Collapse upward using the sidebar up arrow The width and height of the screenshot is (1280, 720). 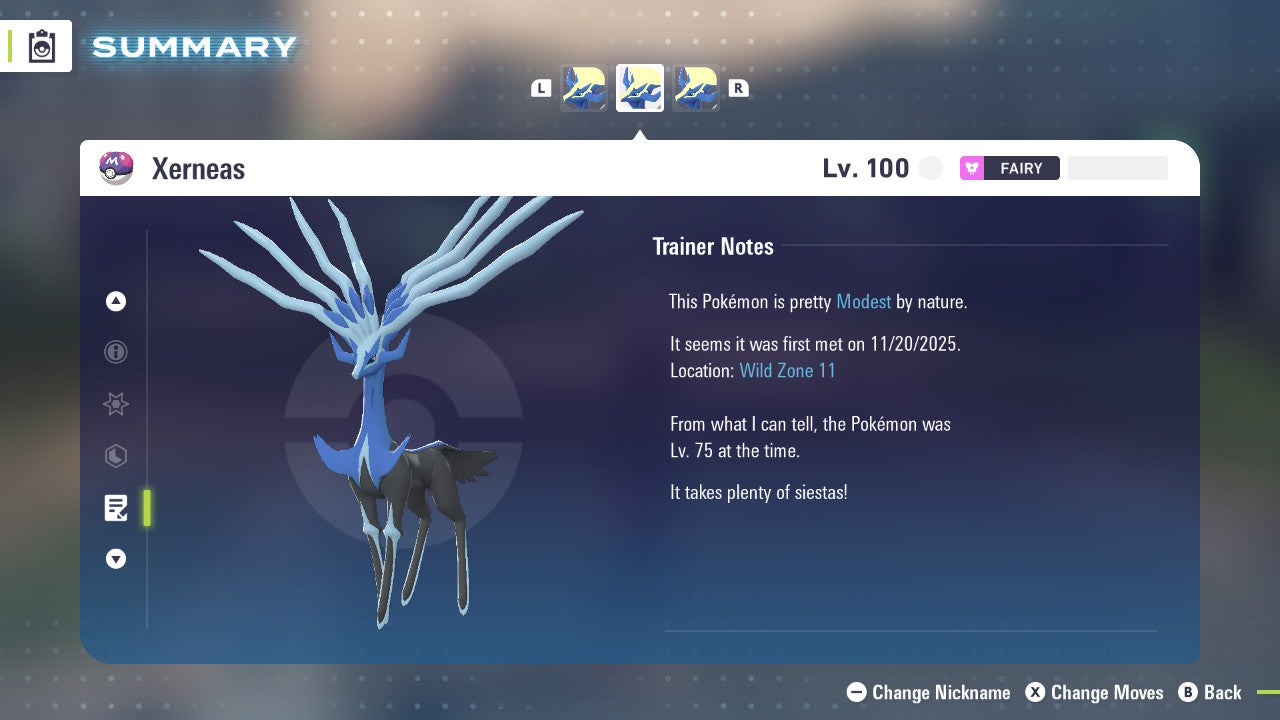coord(116,301)
